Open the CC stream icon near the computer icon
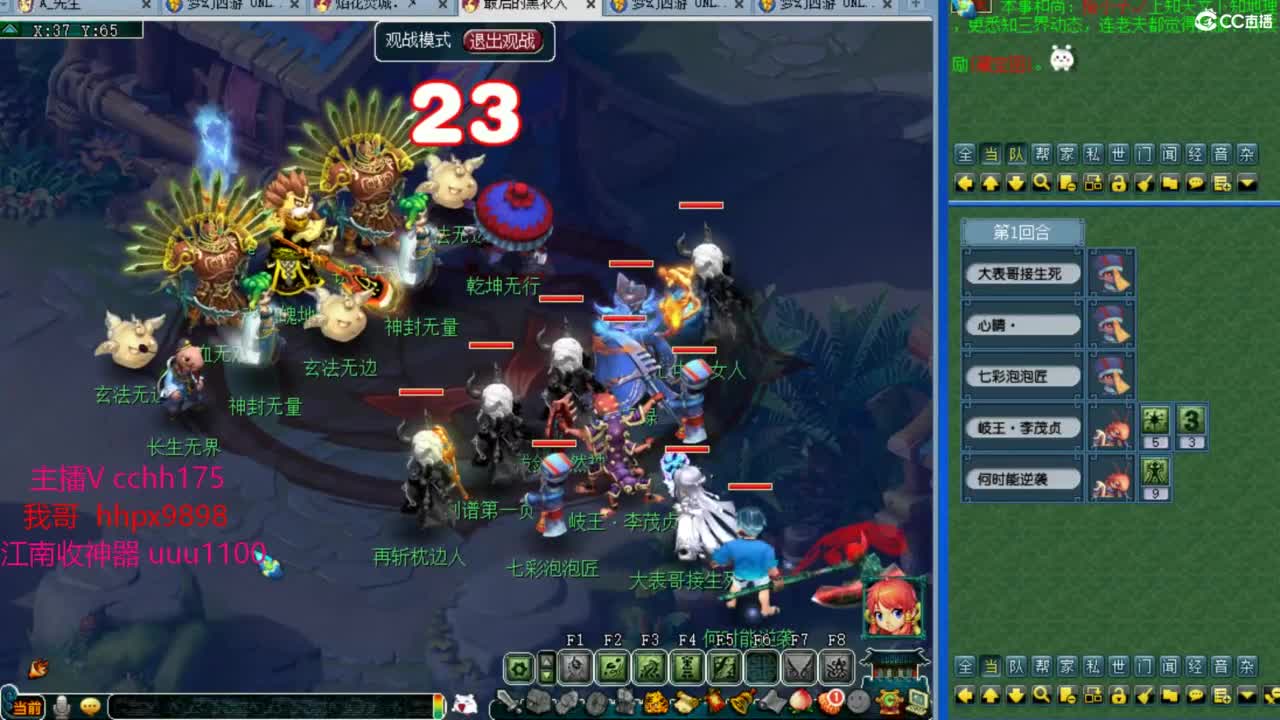 tap(888, 702)
